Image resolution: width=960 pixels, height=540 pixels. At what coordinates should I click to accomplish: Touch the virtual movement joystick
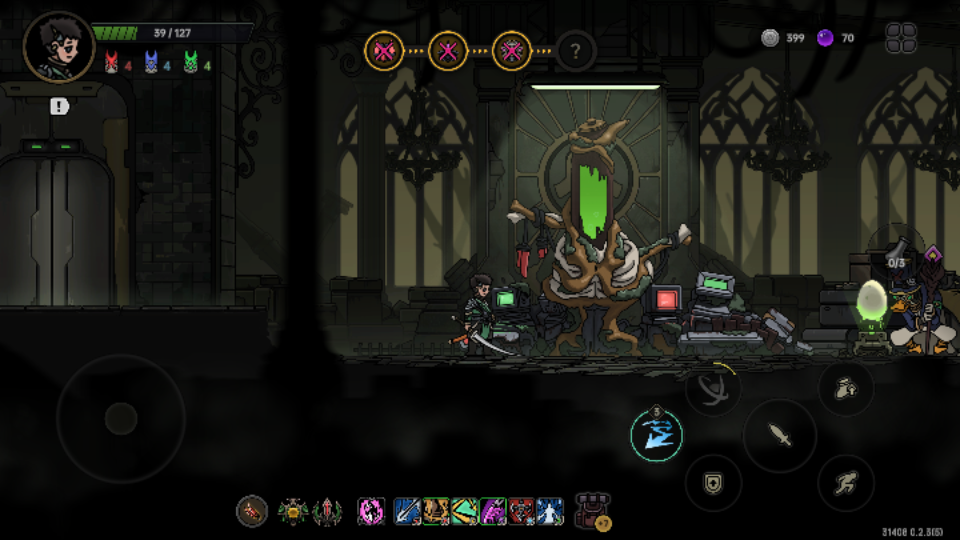(x=121, y=418)
